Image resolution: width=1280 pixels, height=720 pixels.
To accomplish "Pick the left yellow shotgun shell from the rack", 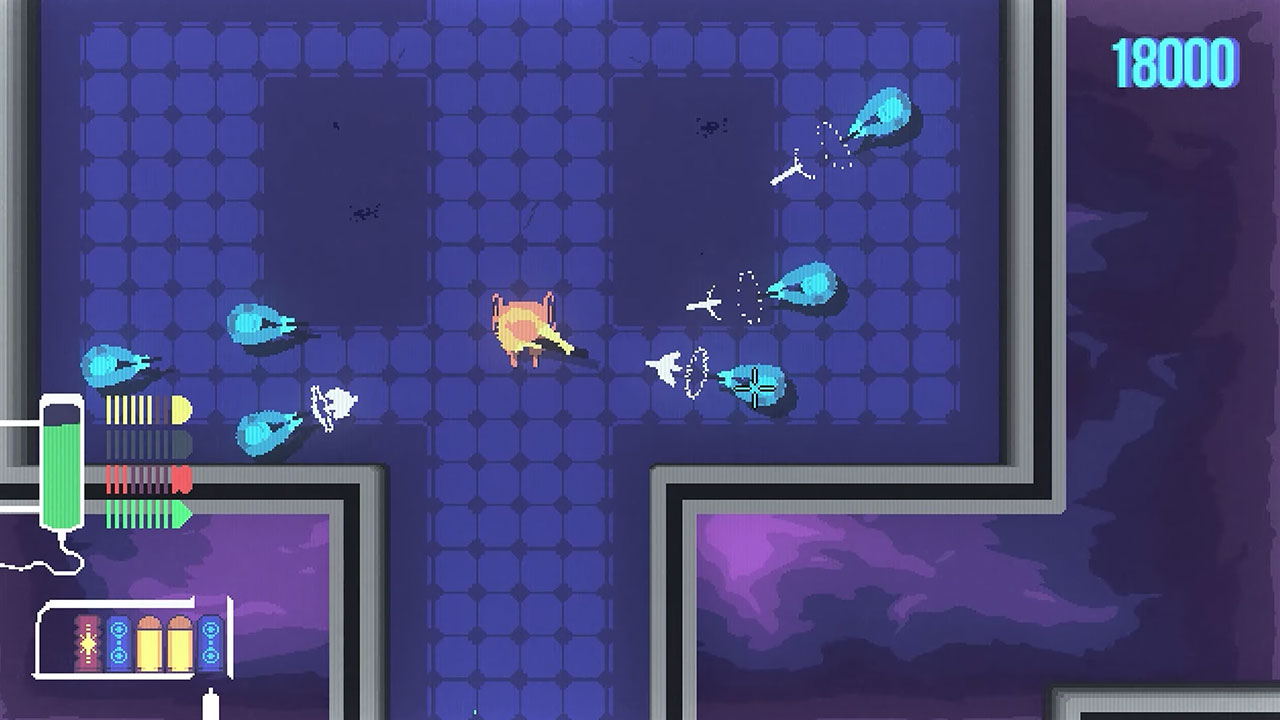I will coord(149,642).
